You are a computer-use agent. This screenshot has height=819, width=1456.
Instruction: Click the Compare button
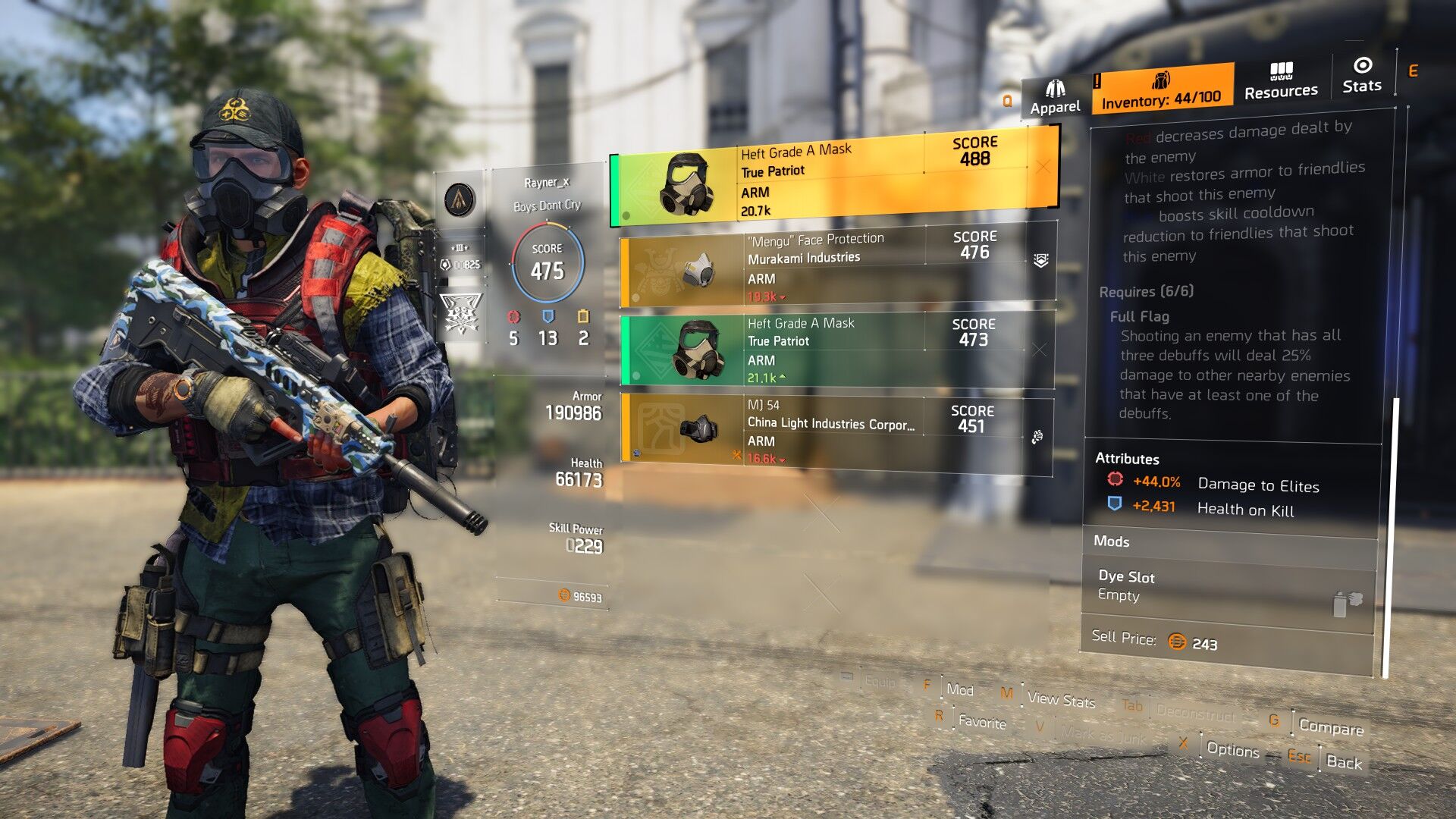(x=1331, y=726)
